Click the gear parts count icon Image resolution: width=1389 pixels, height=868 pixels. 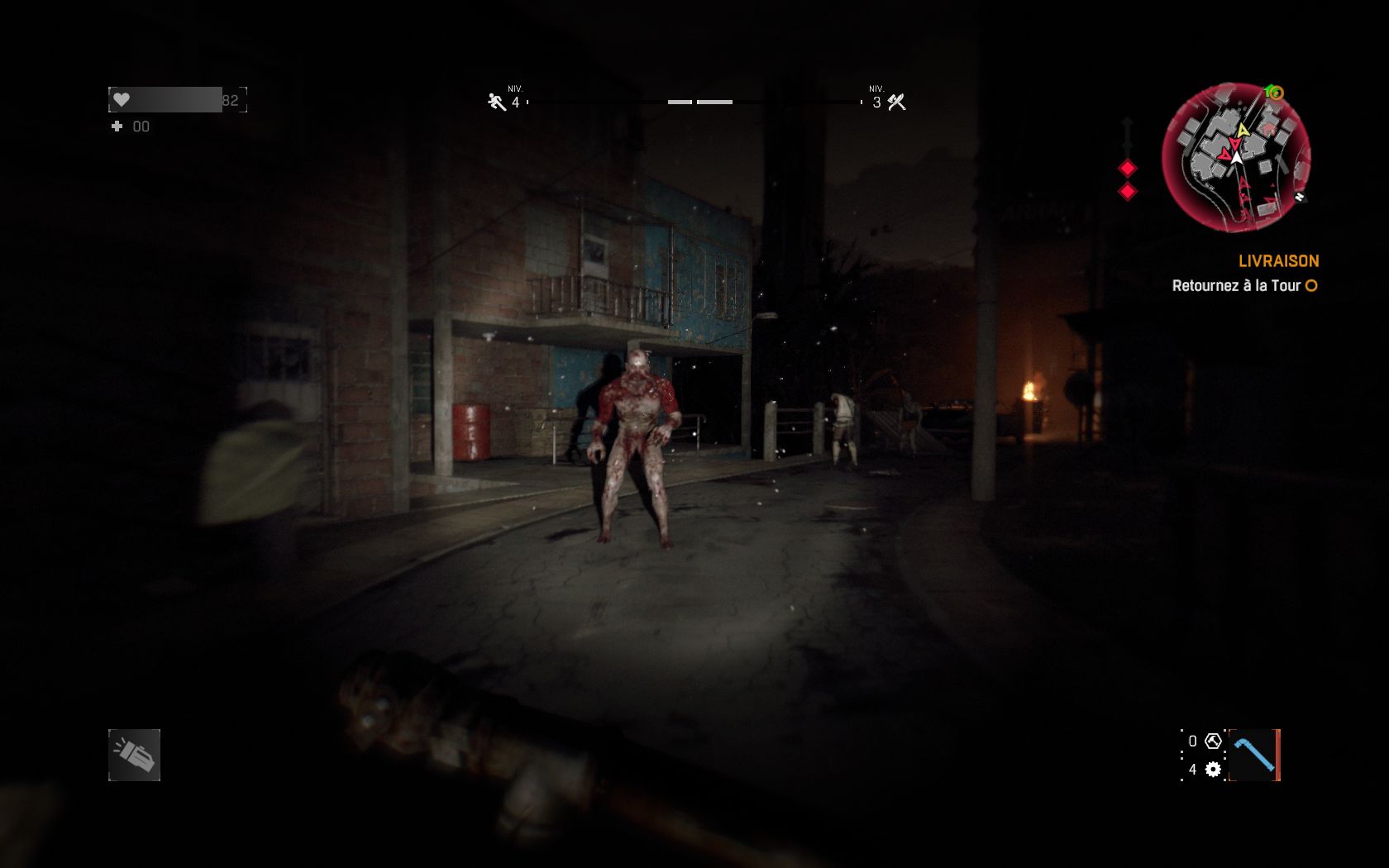point(1213,770)
